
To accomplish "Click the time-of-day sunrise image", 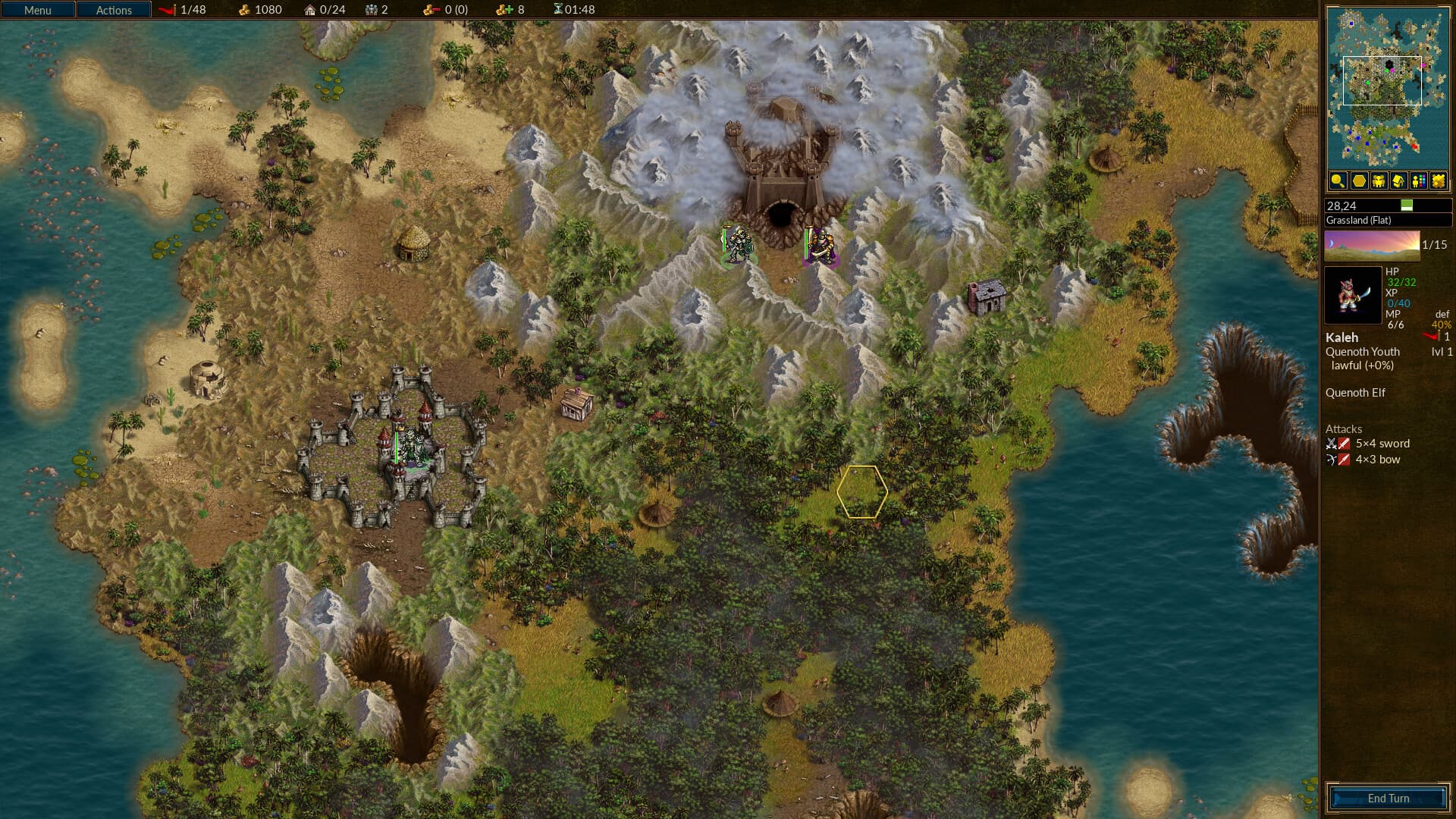I will [1371, 245].
